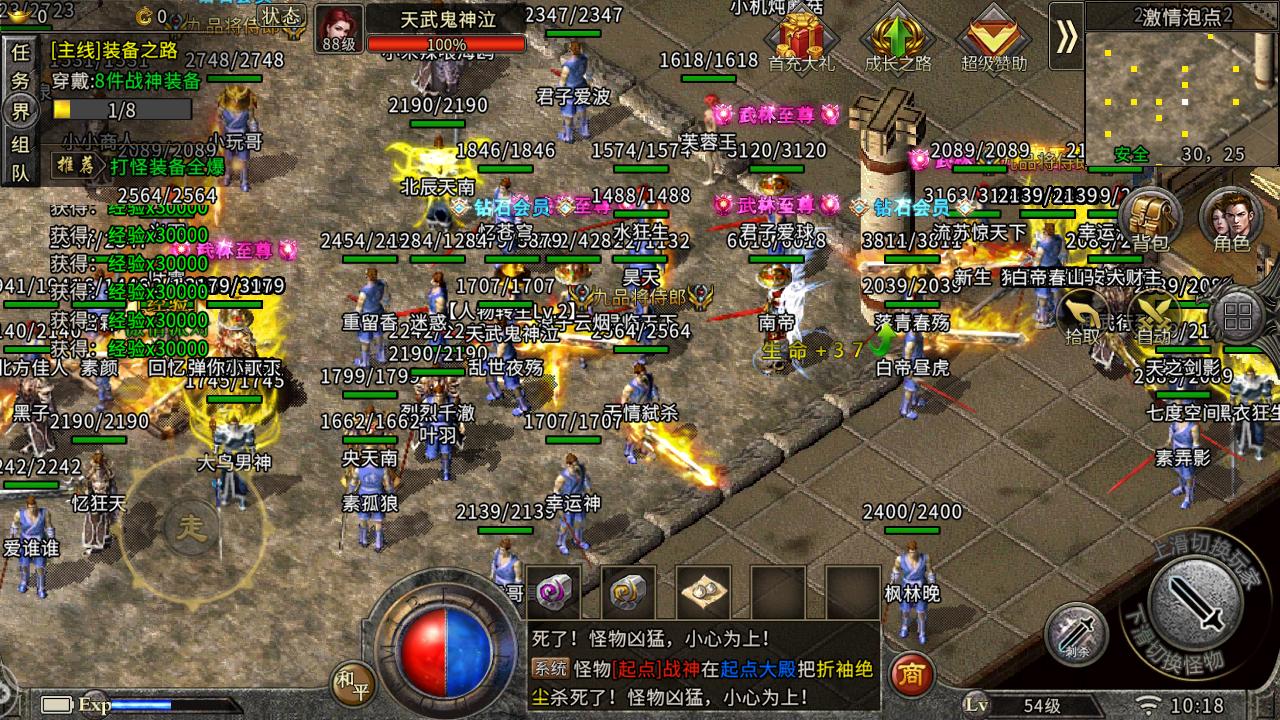Open the 成长之路 growth path icon
The width and height of the screenshot is (1280, 720).
tap(897, 40)
